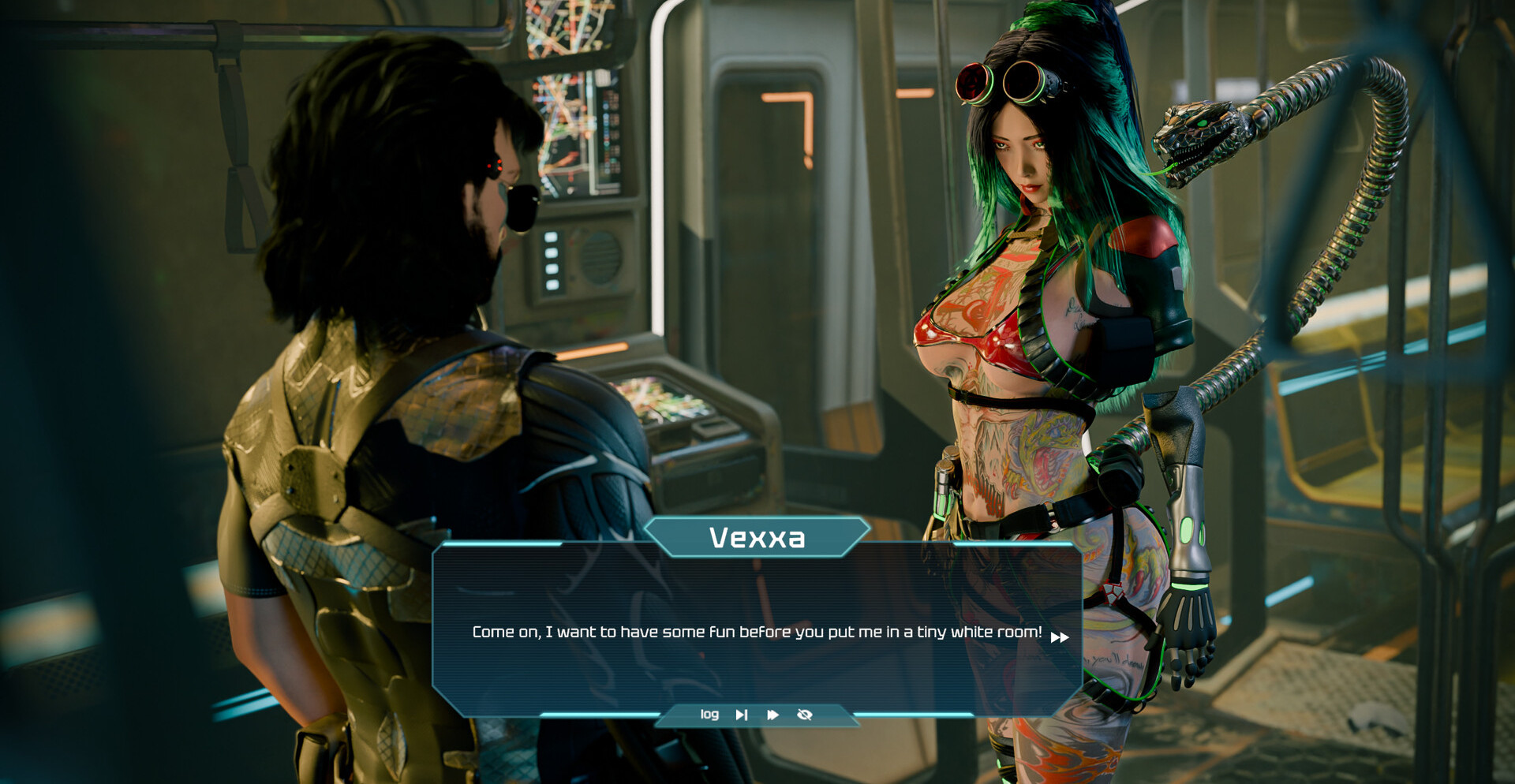Advance dialogue with the arrows after the text

[x=1060, y=637]
